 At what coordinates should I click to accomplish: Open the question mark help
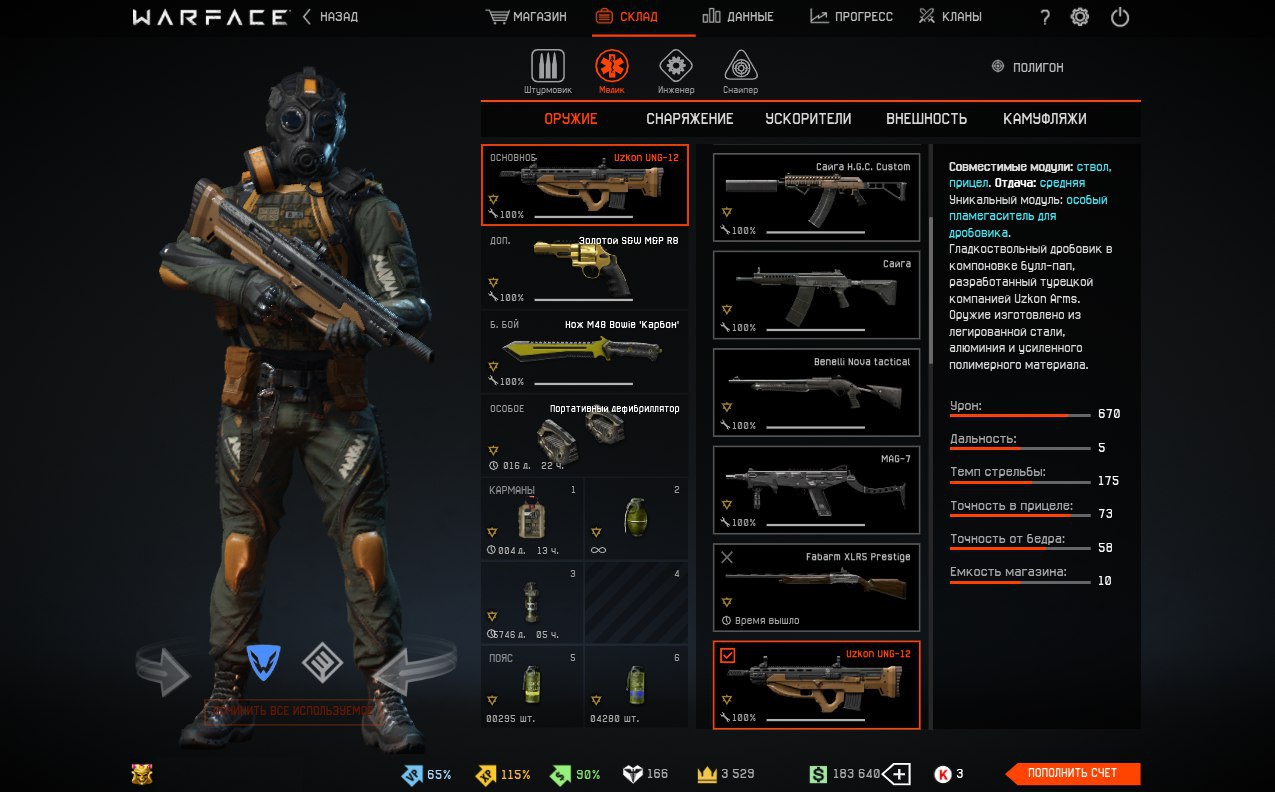coord(1045,17)
